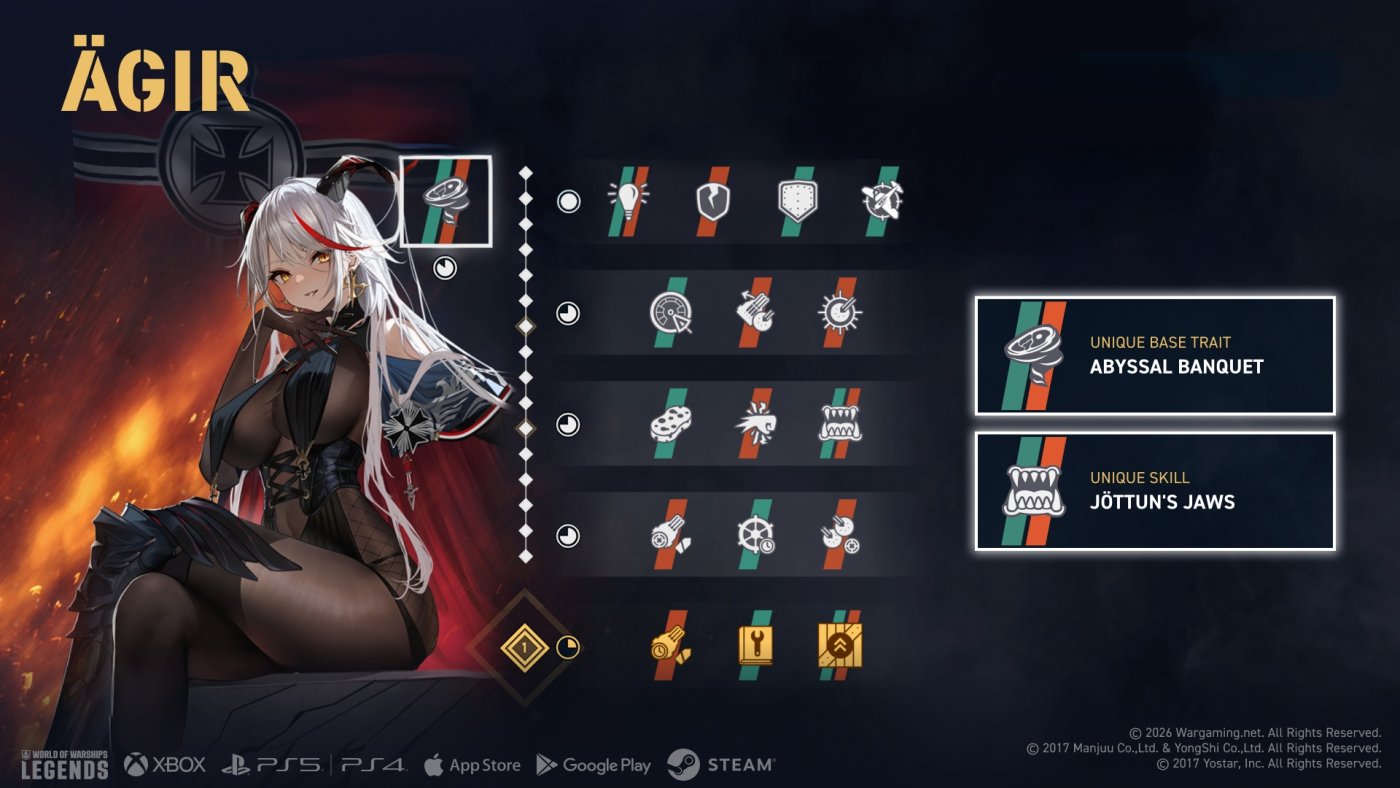Pick the sun-shaped target skill

pyautogui.click(x=839, y=313)
